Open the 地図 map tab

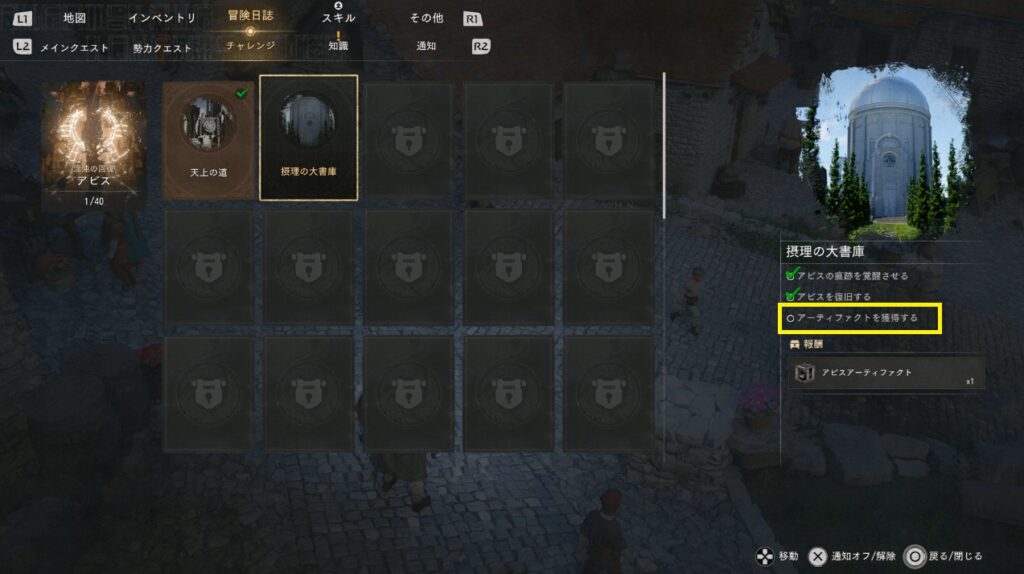coord(75,18)
